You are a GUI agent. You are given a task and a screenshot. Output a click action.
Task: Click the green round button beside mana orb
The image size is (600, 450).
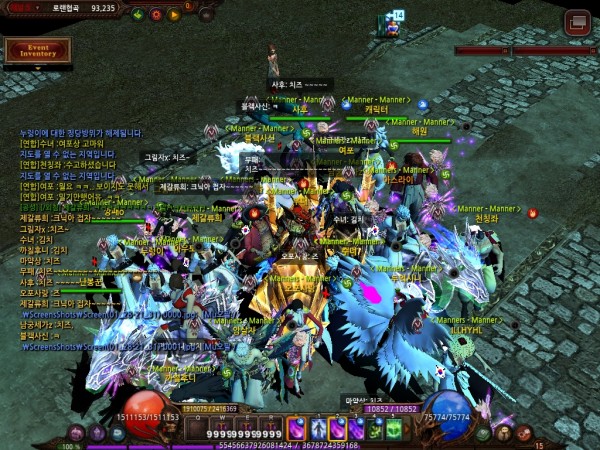point(484,433)
